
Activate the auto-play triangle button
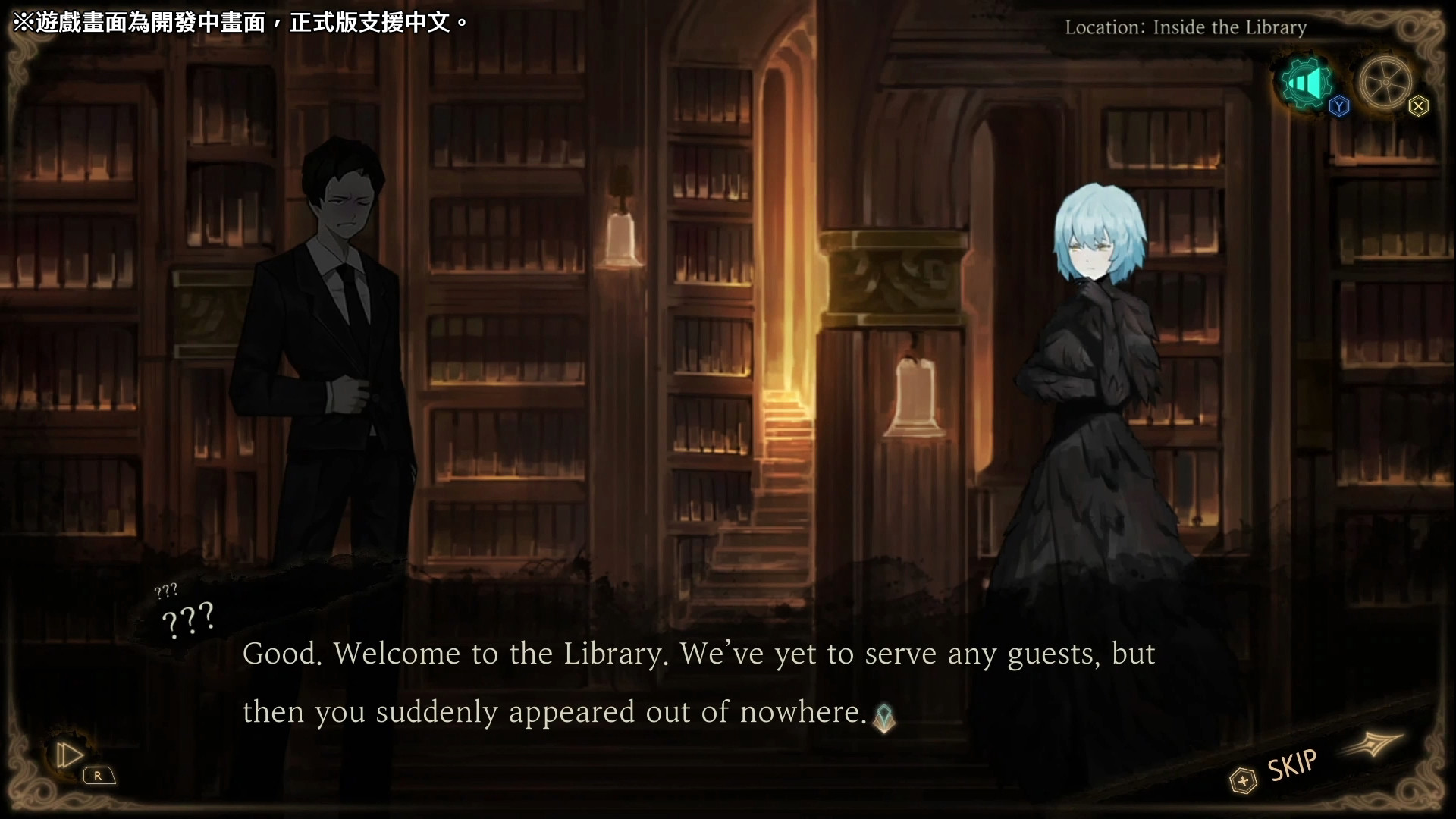69,755
